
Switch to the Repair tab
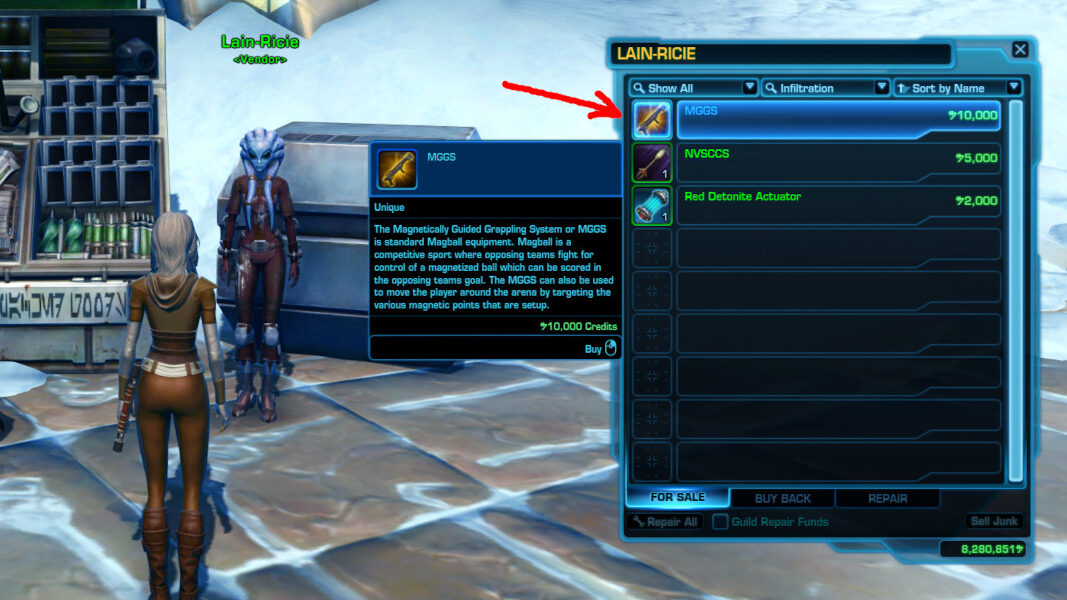(887, 498)
